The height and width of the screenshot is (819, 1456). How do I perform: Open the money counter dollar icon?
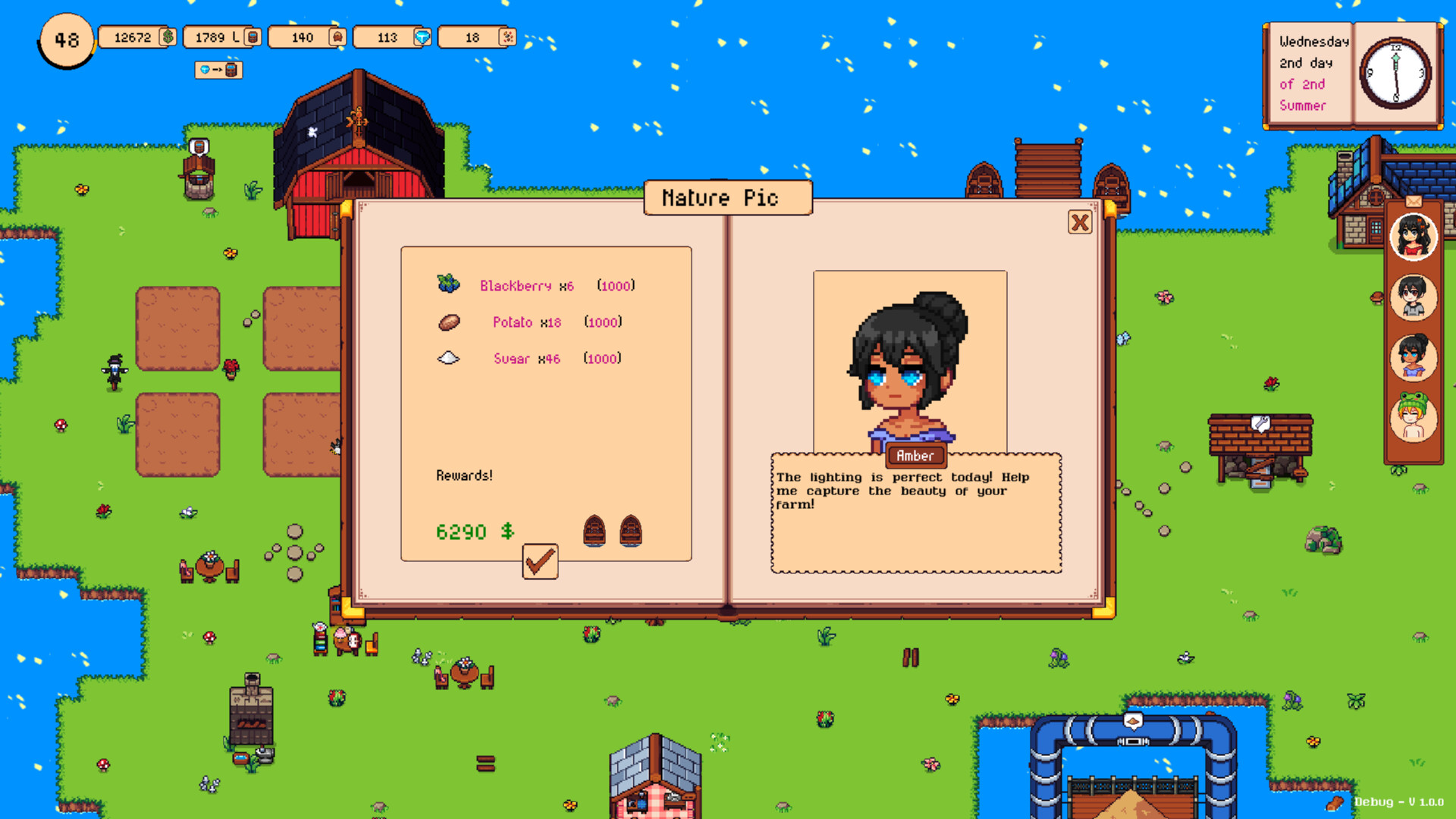[x=168, y=36]
